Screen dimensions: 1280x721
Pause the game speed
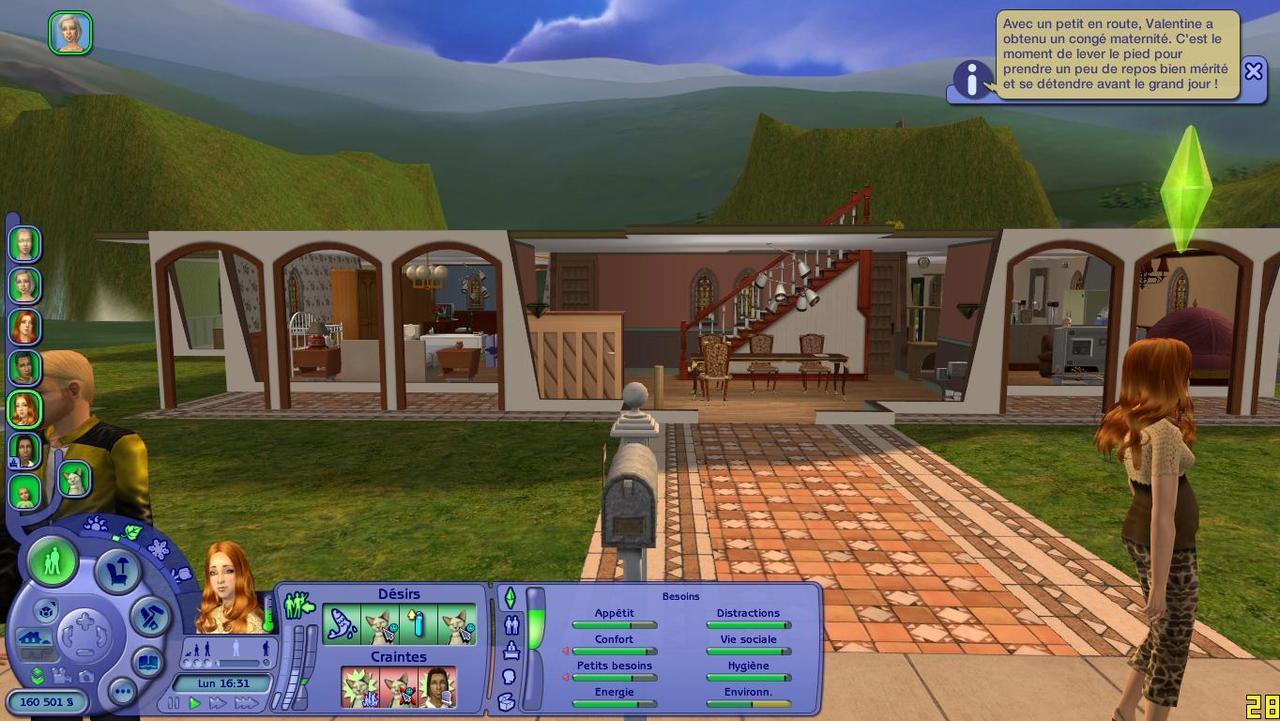tap(176, 704)
